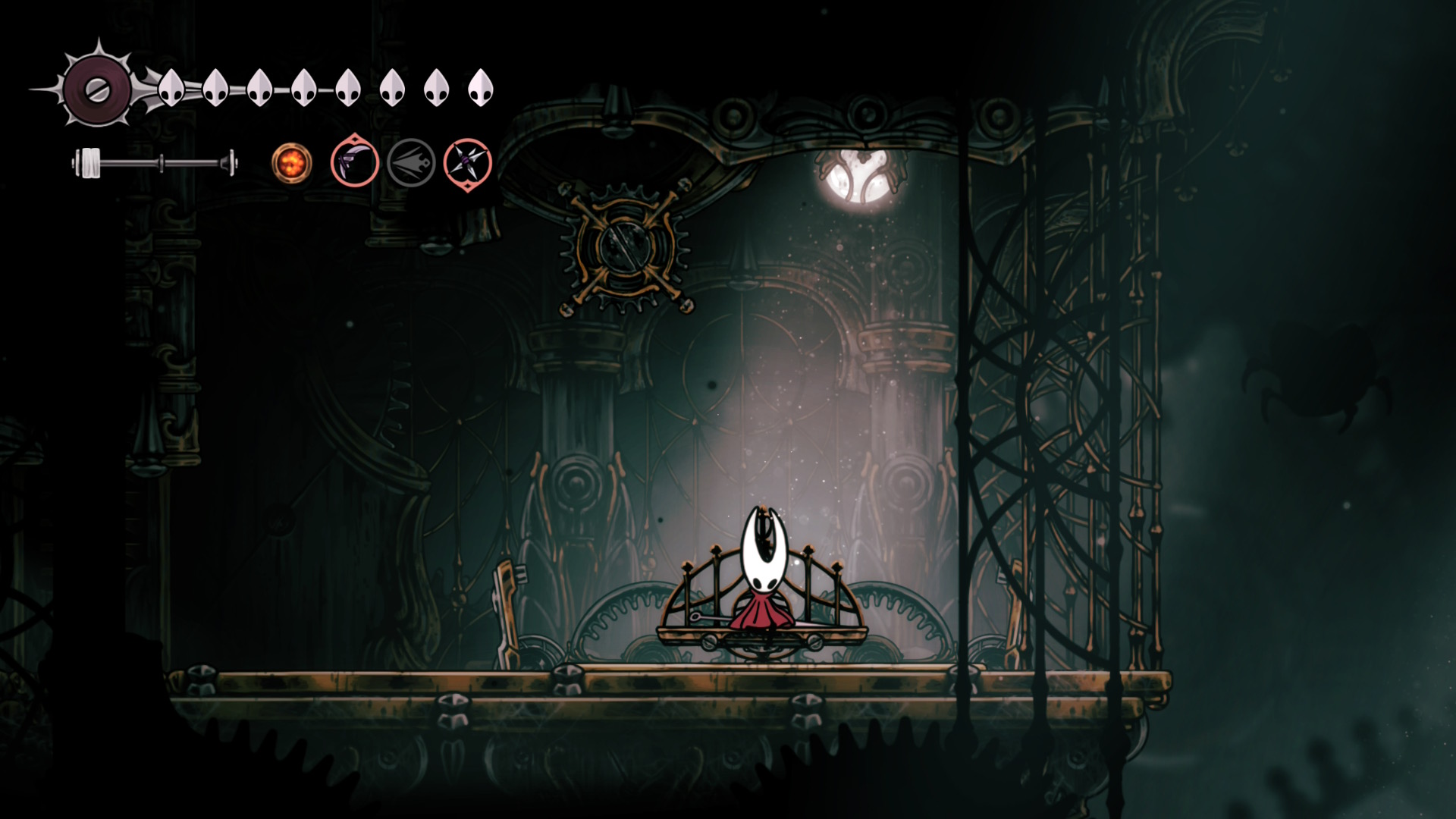Click the spiked silk spool emblem

pos(96,90)
